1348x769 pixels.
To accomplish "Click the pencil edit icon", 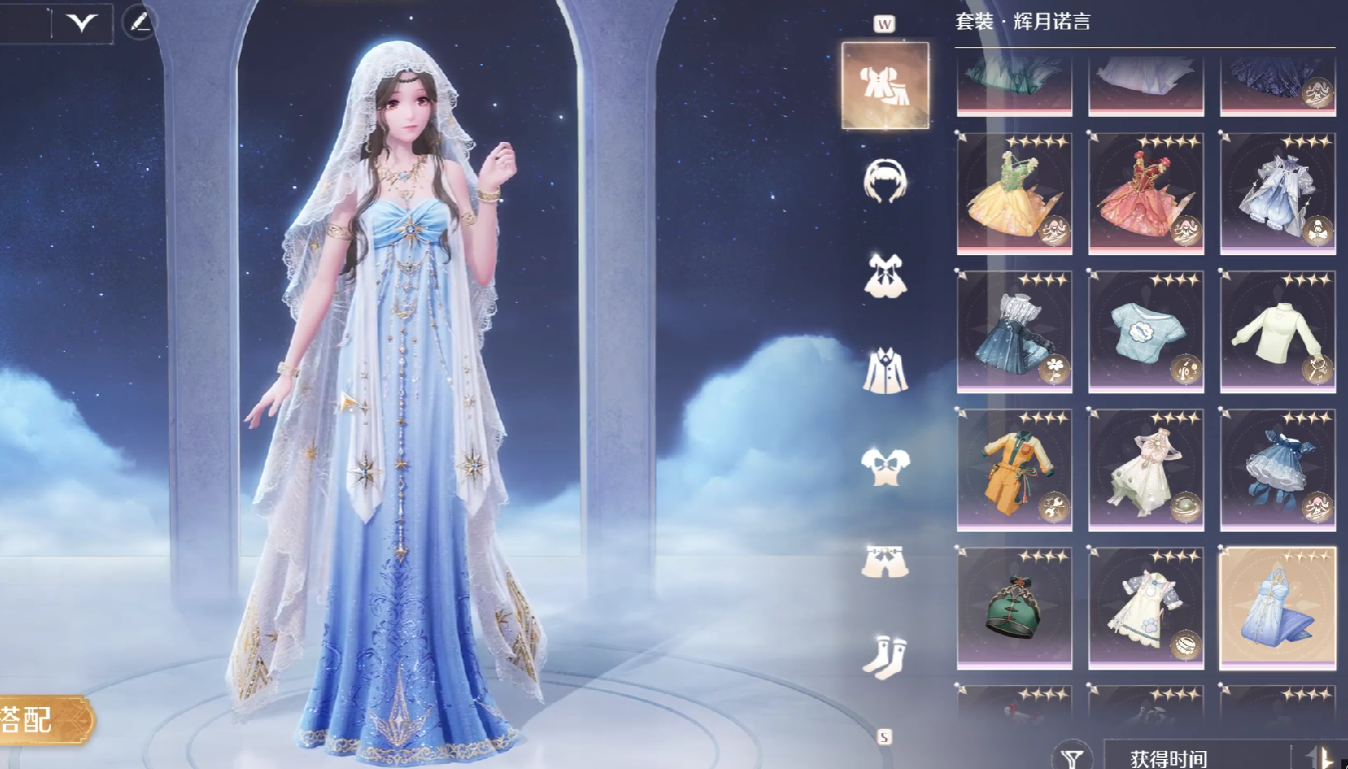I will tap(140, 22).
